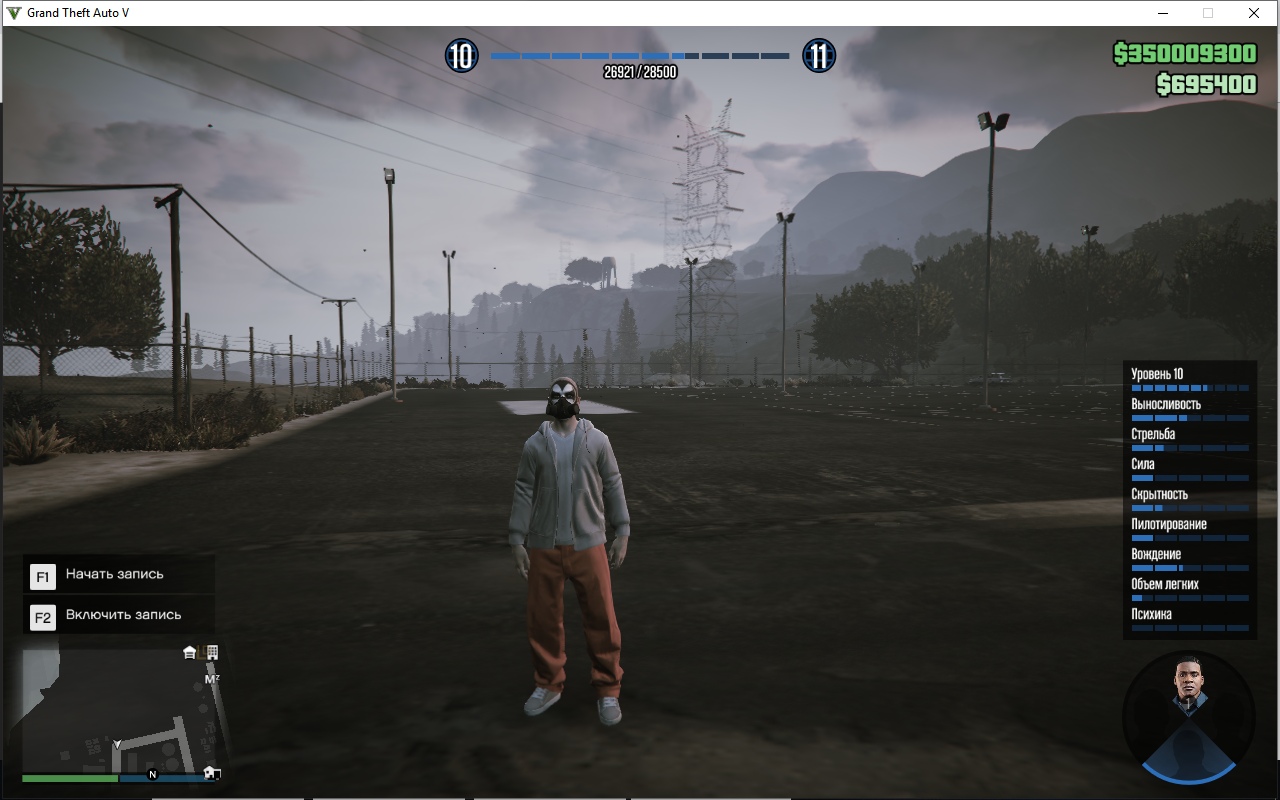The height and width of the screenshot is (800, 1280).
Task: Click the garage icon on the minimap
Action: 189,653
